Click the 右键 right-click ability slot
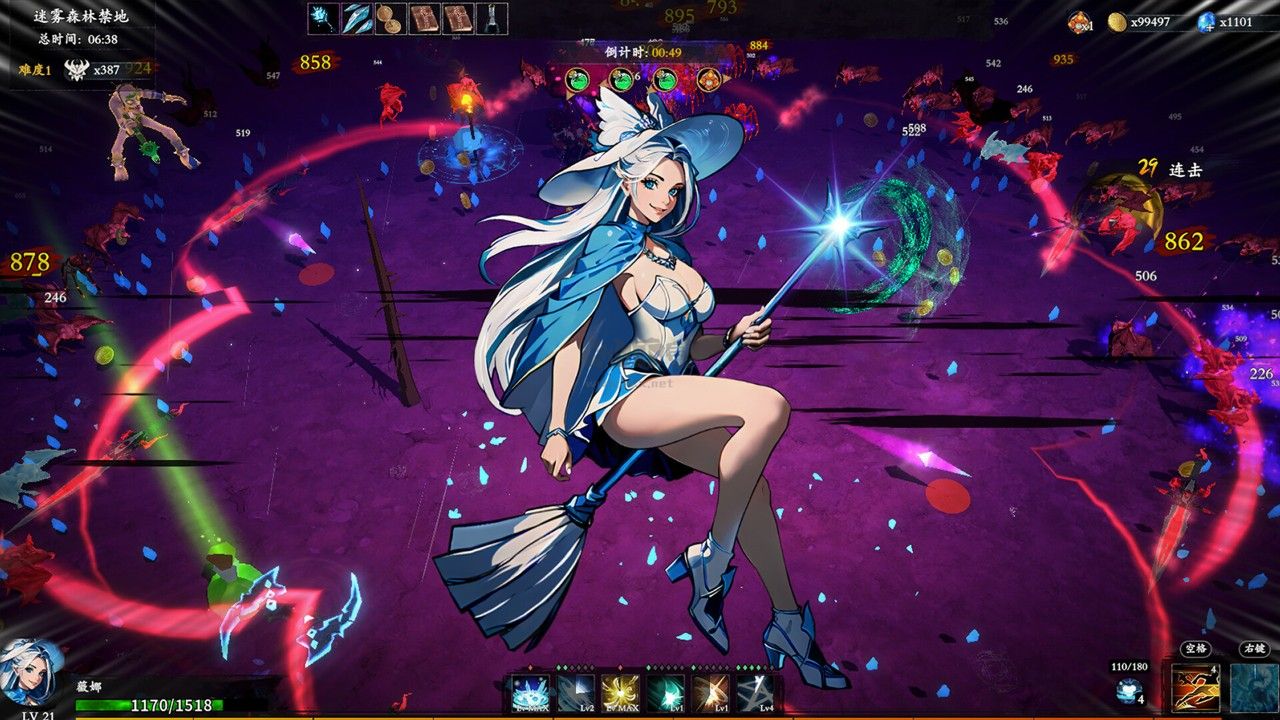The image size is (1280, 720). (x=1253, y=688)
